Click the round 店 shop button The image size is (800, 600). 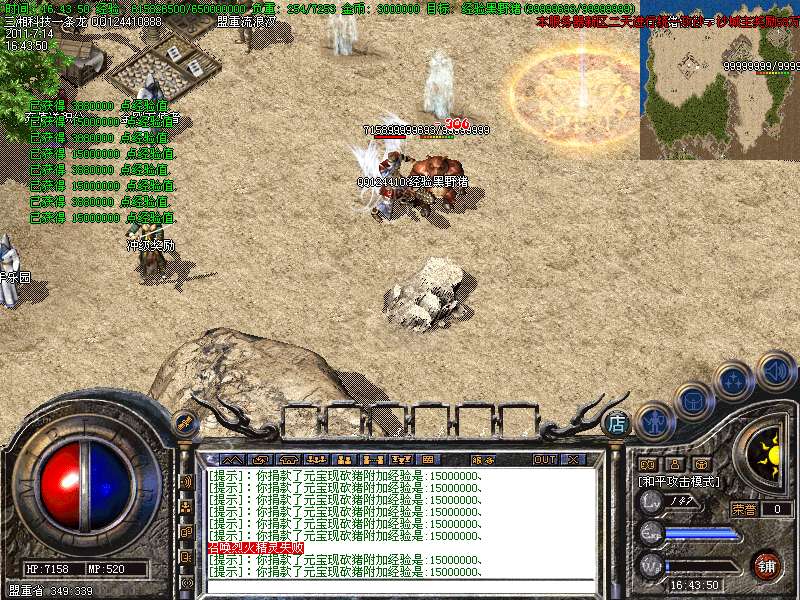coord(617,423)
